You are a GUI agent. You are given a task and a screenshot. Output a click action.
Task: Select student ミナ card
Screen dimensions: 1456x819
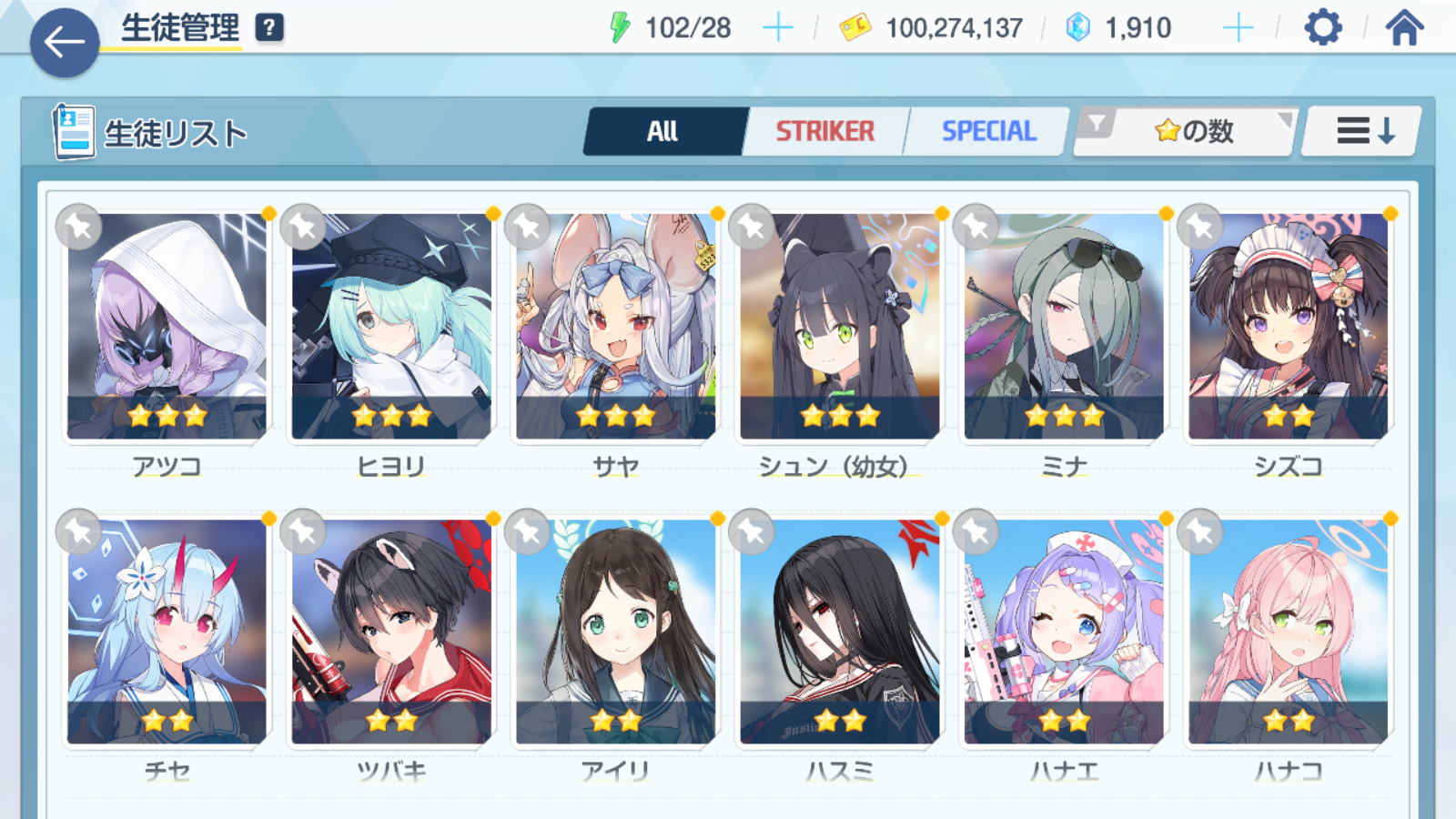point(1064,328)
